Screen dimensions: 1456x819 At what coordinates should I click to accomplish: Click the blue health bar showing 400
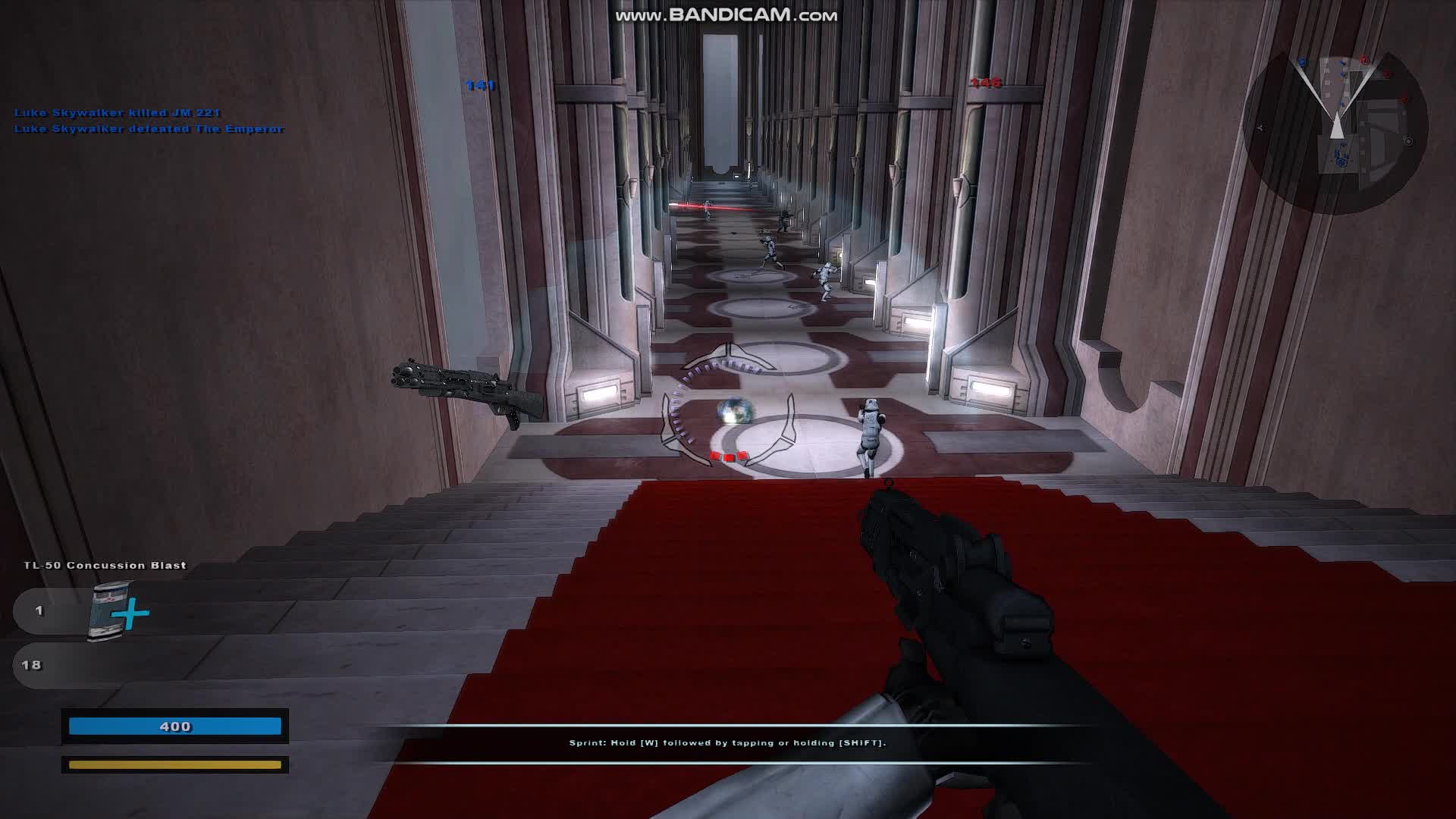pyautogui.click(x=174, y=726)
